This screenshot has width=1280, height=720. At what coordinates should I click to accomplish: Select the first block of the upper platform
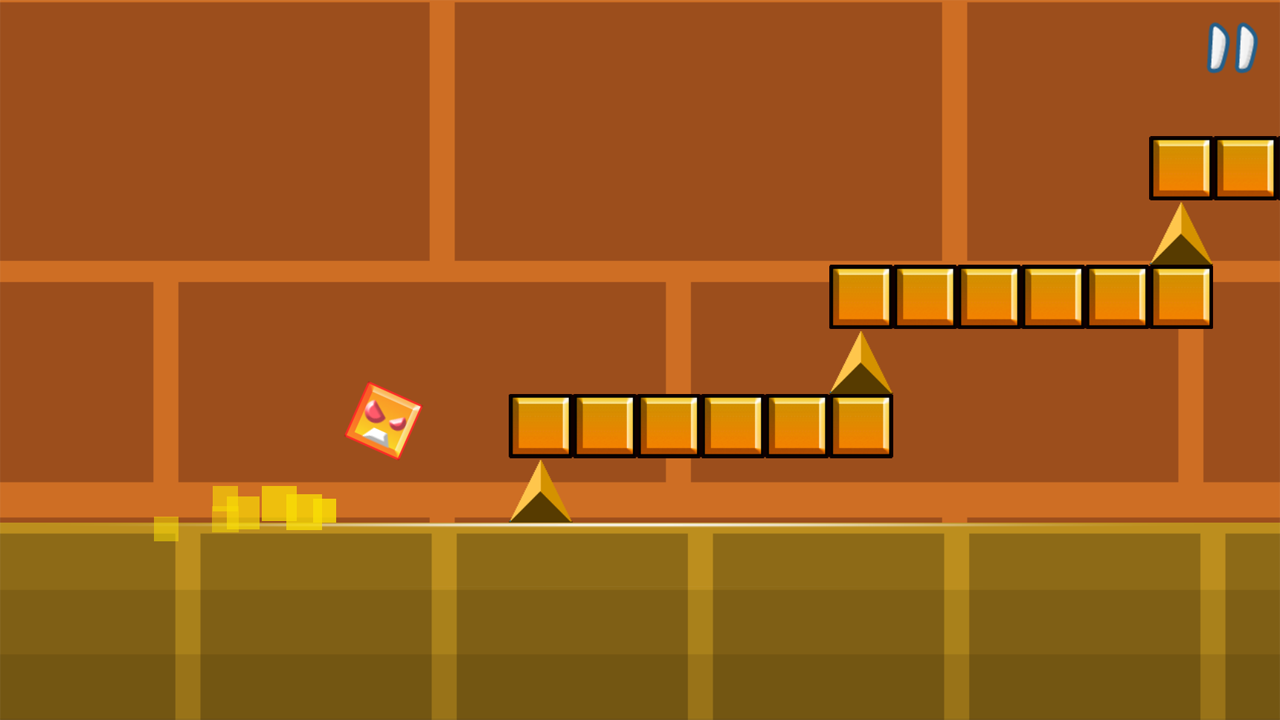tap(861, 296)
